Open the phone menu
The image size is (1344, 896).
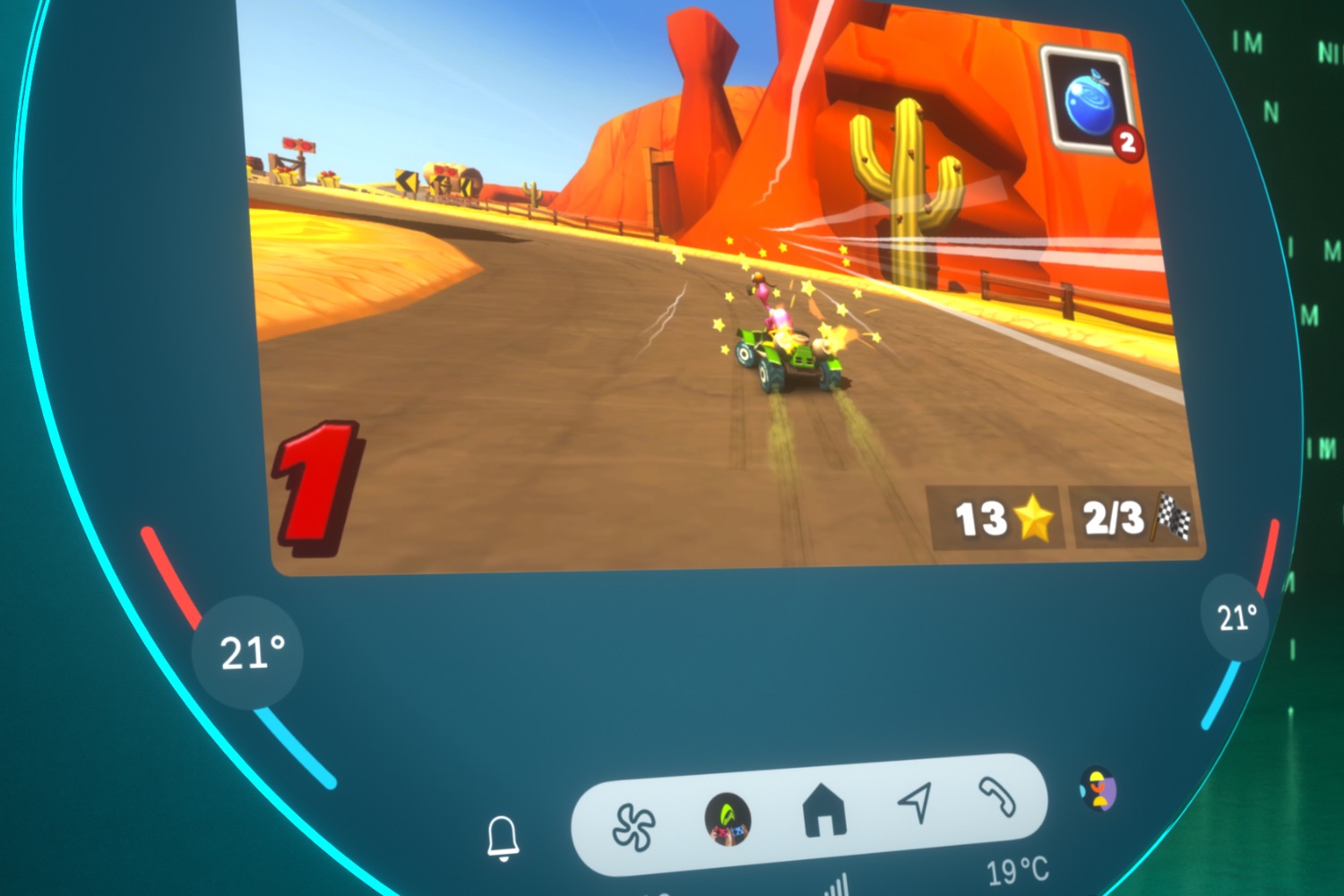997,795
